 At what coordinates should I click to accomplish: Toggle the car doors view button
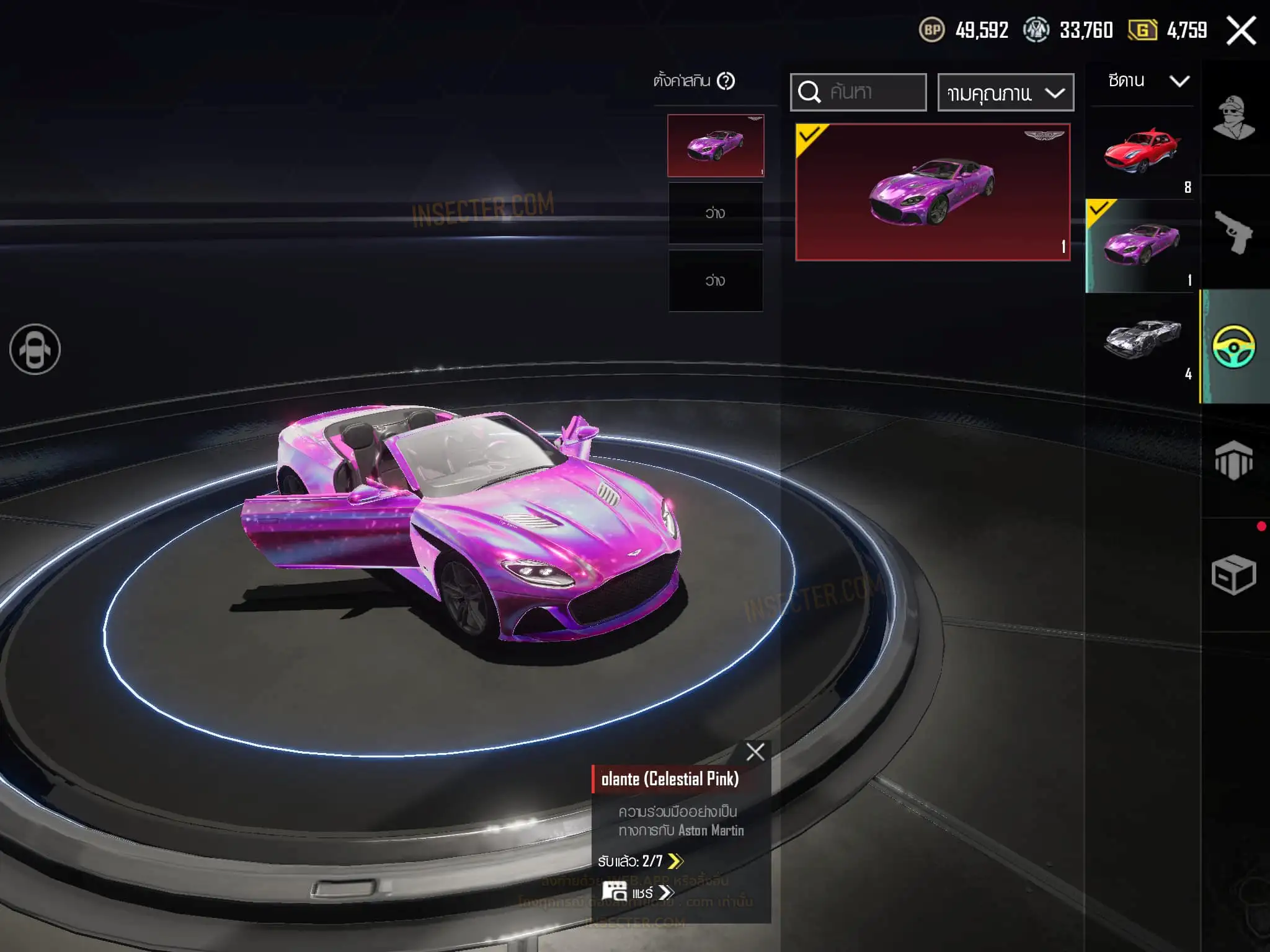click(35, 350)
